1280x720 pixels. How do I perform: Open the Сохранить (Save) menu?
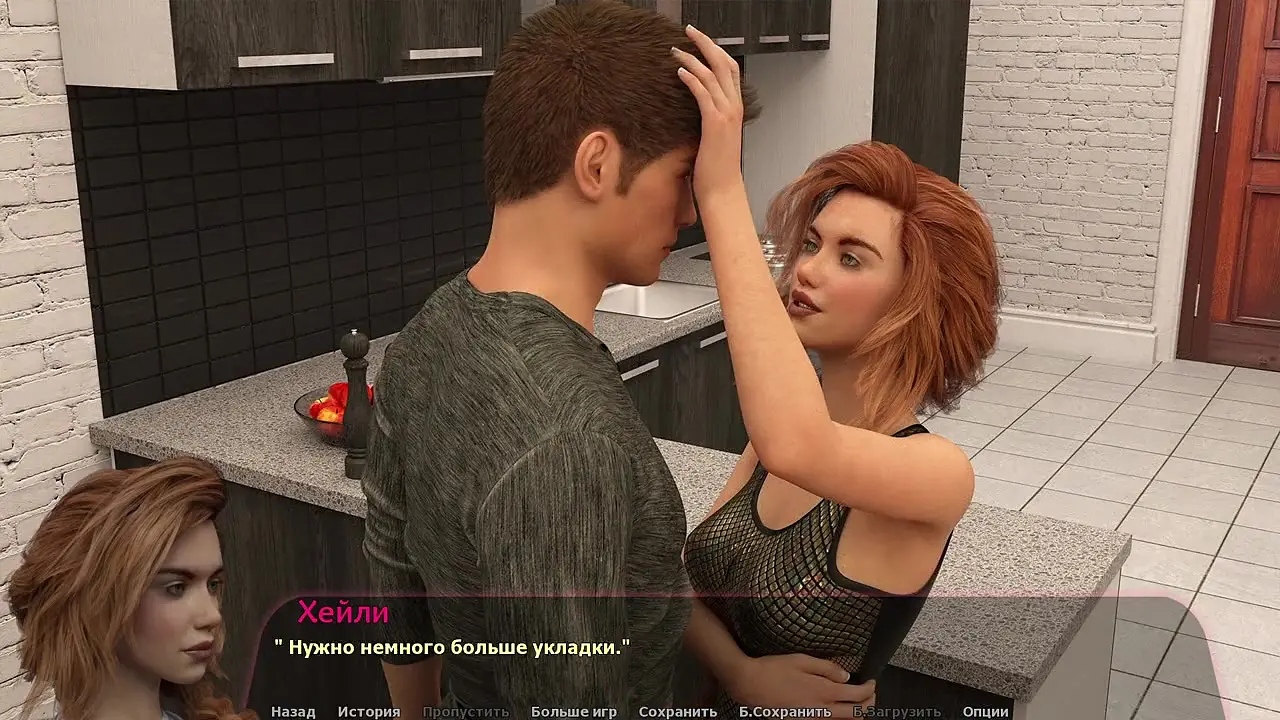click(x=677, y=712)
